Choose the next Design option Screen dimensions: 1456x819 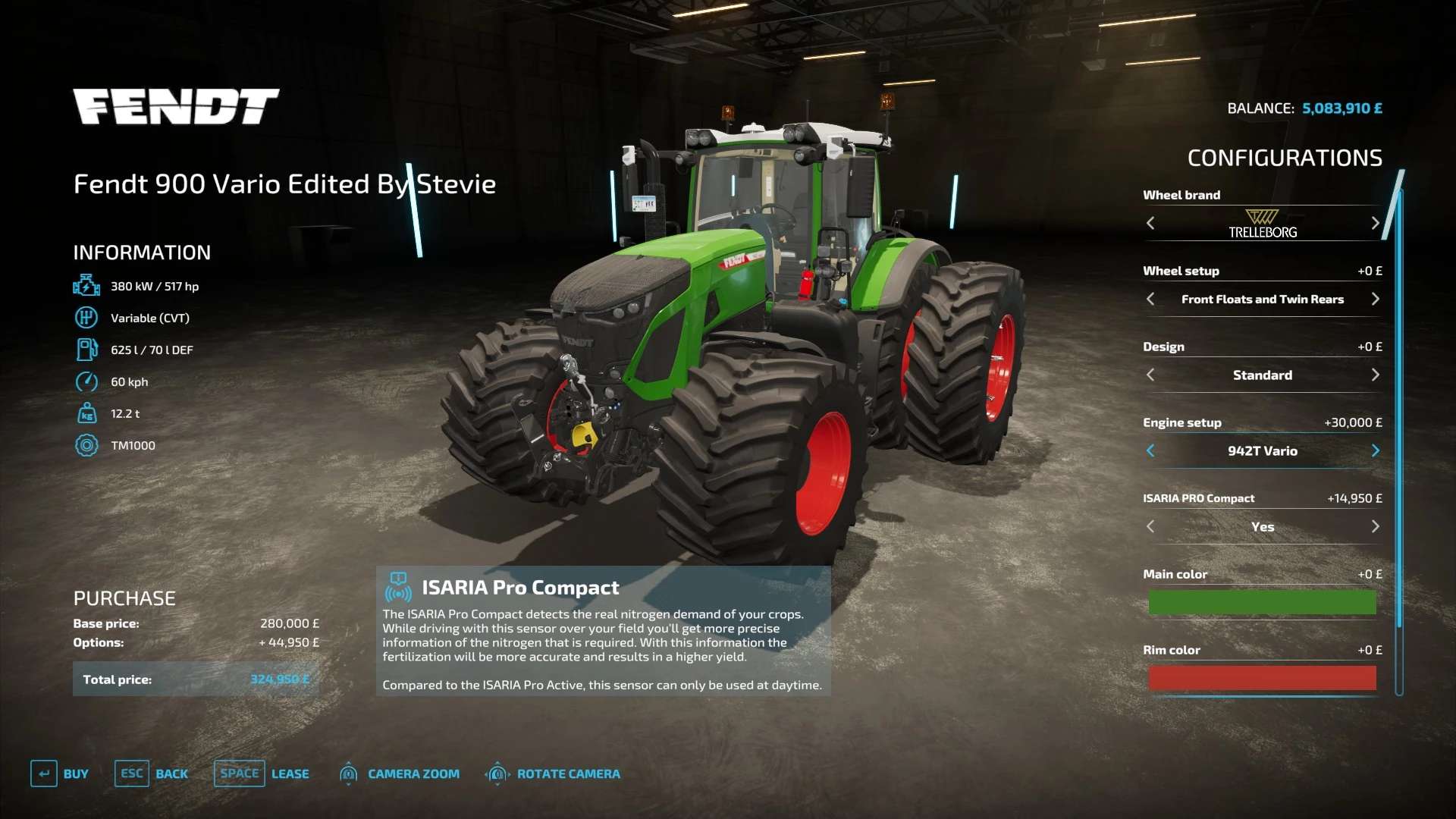[1375, 375]
